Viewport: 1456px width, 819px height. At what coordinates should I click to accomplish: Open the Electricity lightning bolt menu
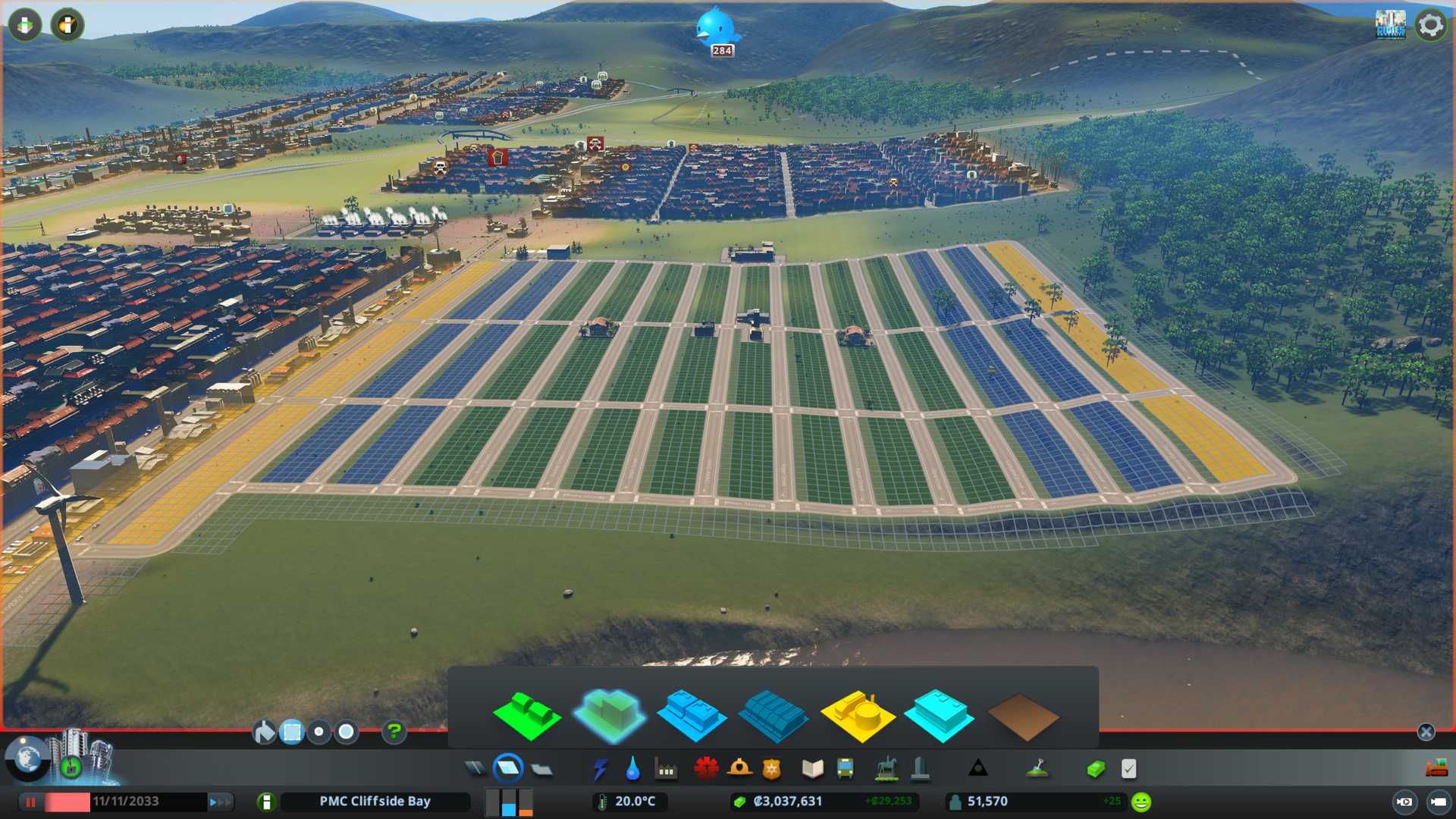point(600,769)
